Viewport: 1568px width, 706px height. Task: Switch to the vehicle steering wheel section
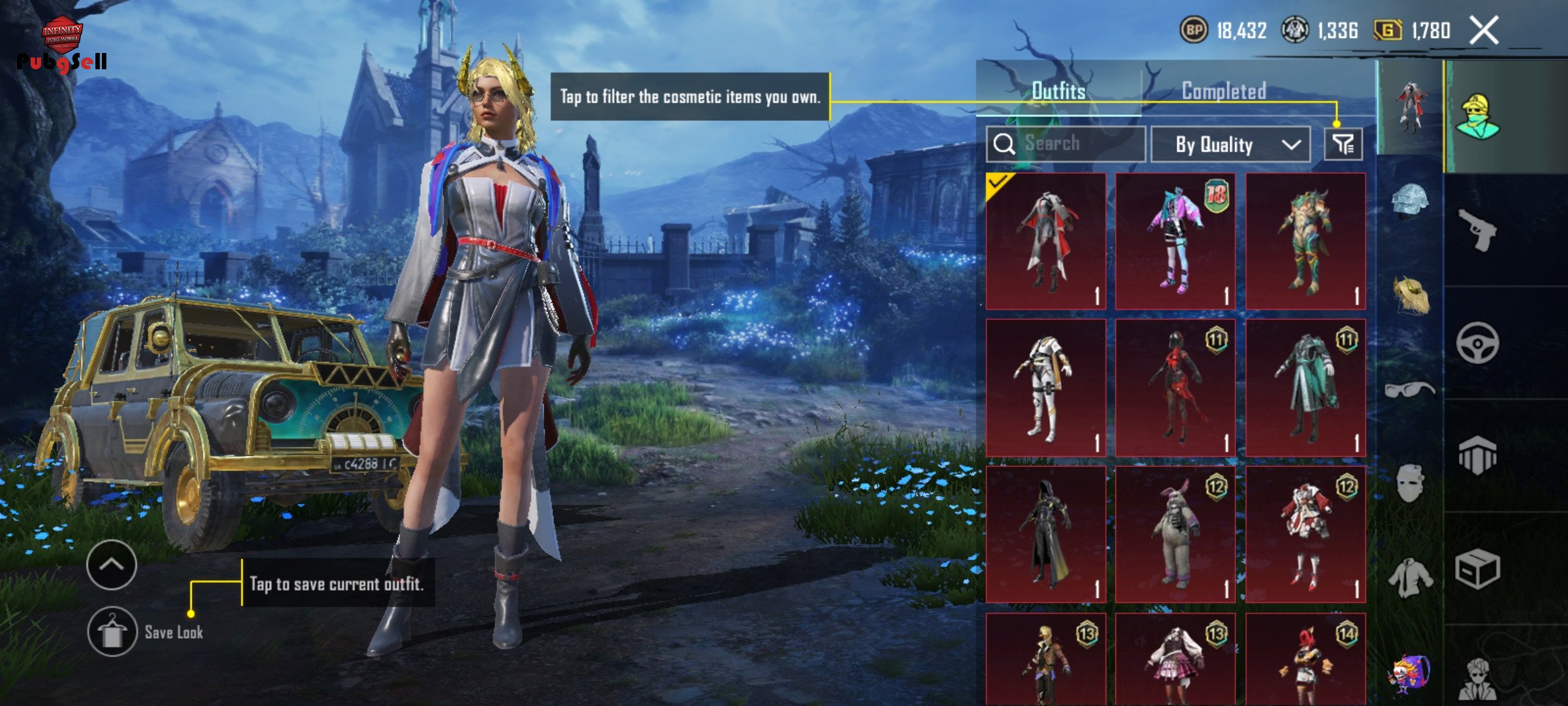(x=1478, y=343)
